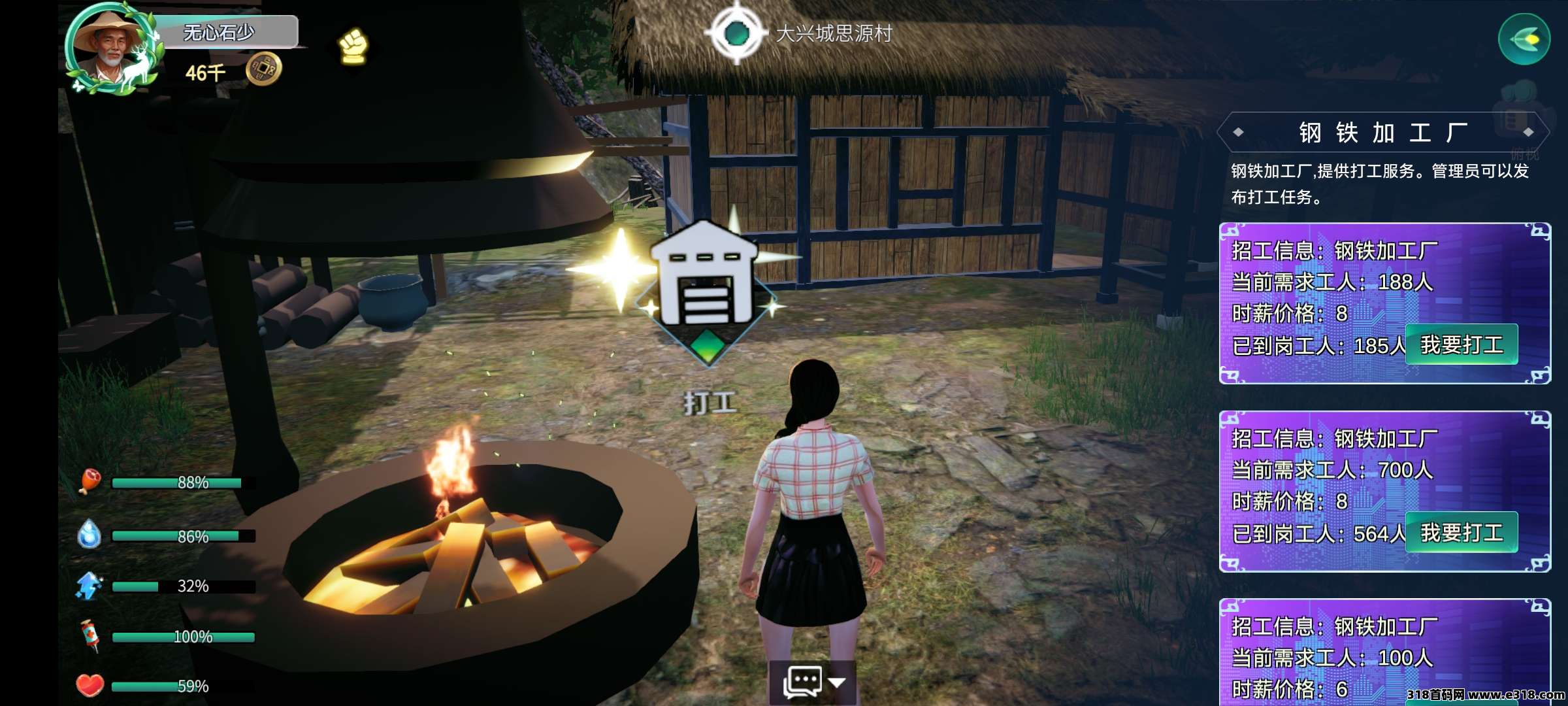This screenshot has height=706, width=1568.
Task: Apply for the 700-worker job via 我要打工
Action: 1461,532
